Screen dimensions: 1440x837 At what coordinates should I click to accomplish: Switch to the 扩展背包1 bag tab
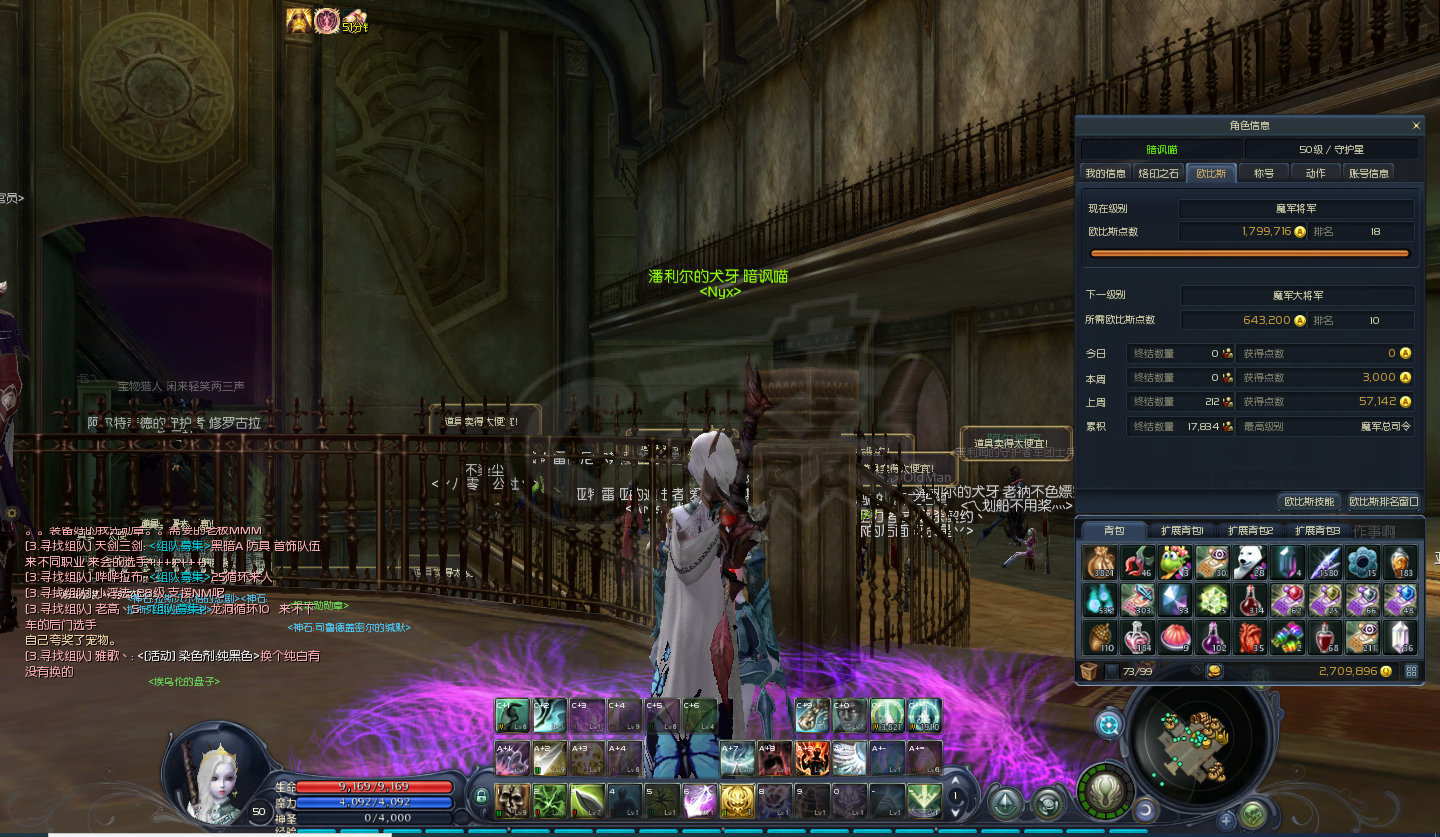[x=1182, y=531]
